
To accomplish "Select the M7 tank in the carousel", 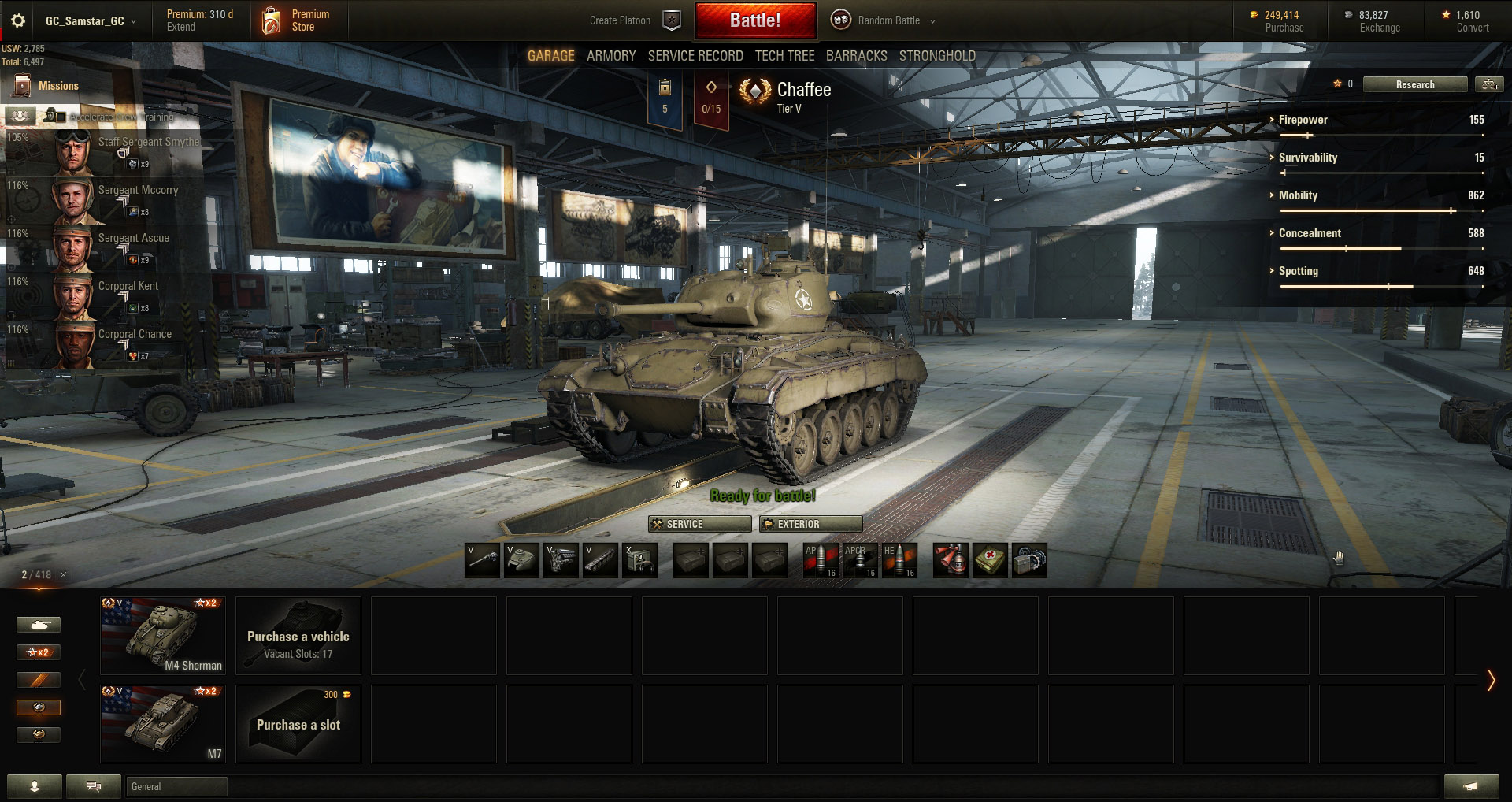I will [163, 723].
